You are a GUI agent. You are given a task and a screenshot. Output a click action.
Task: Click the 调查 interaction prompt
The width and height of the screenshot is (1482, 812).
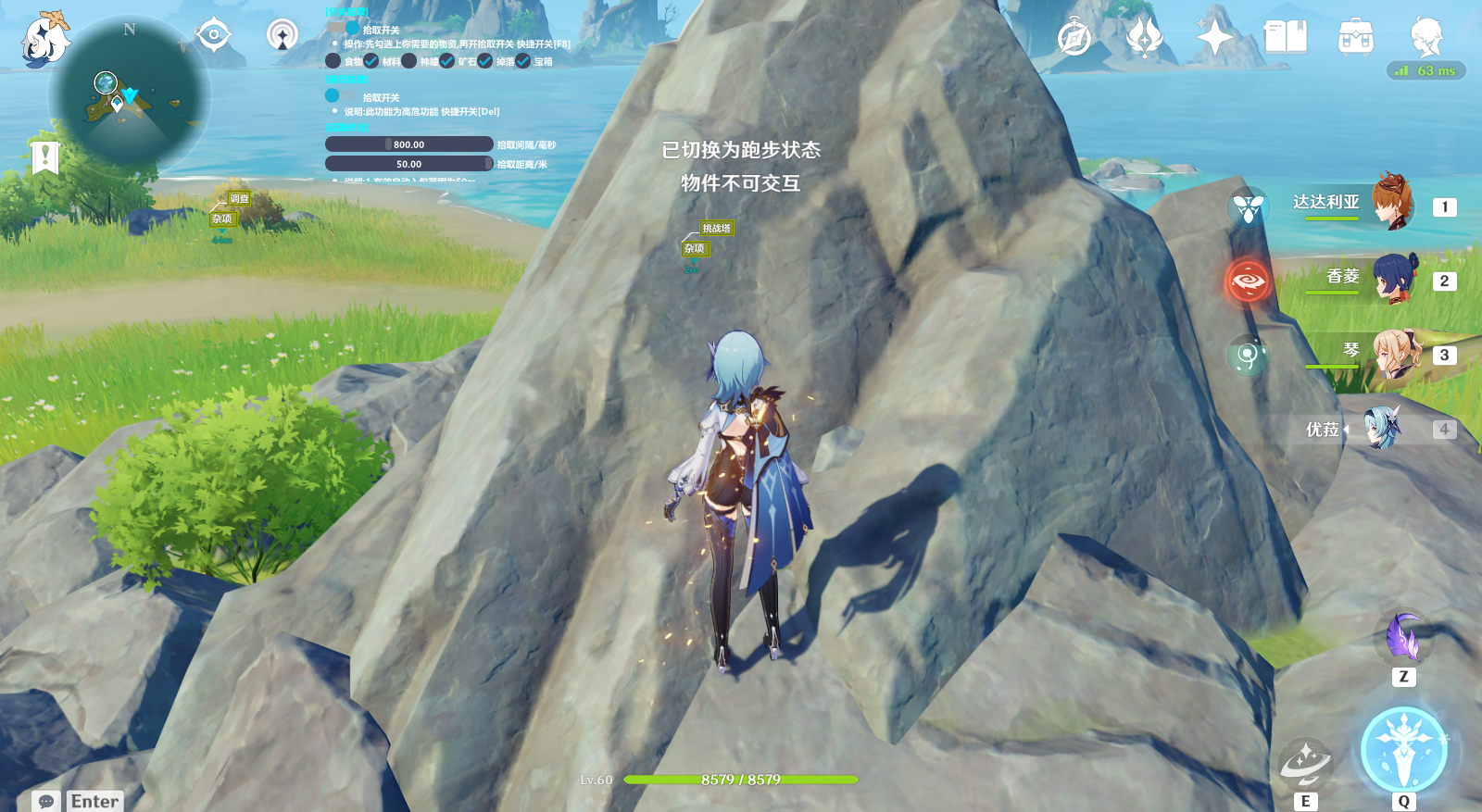coord(238,196)
